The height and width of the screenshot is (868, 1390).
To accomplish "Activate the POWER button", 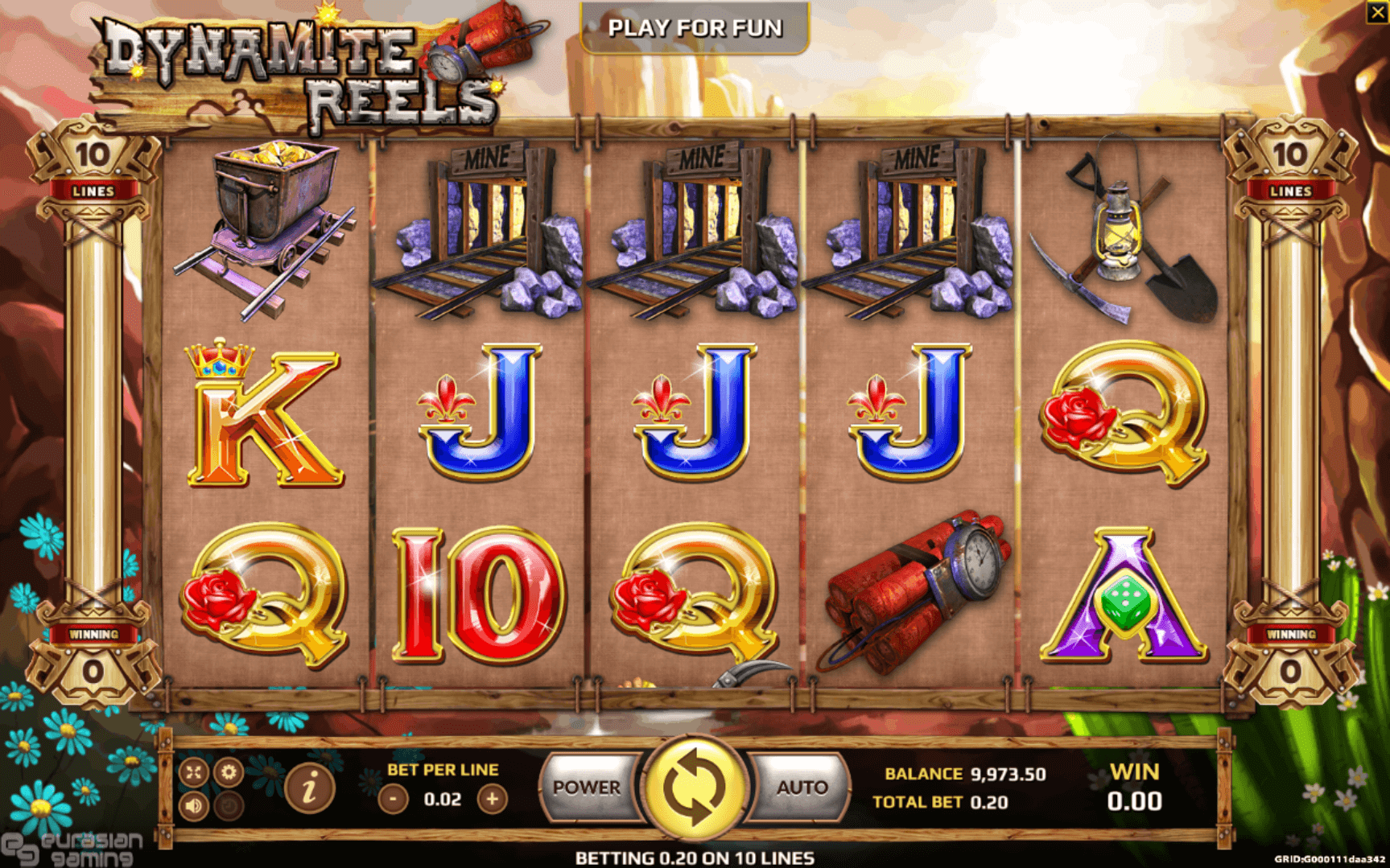I will tap(587, 788).
